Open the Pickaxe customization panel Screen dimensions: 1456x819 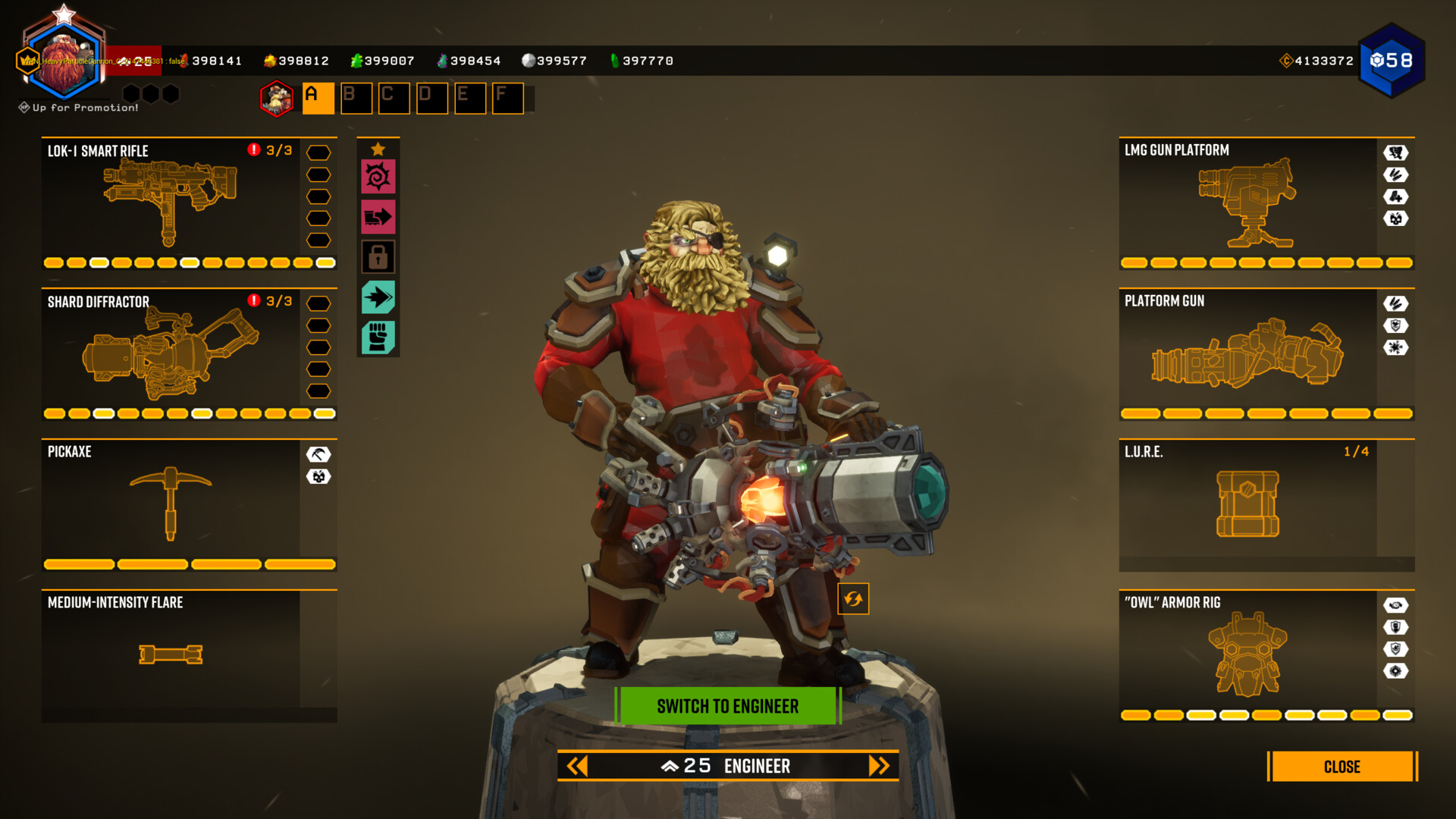click(171, 504)
